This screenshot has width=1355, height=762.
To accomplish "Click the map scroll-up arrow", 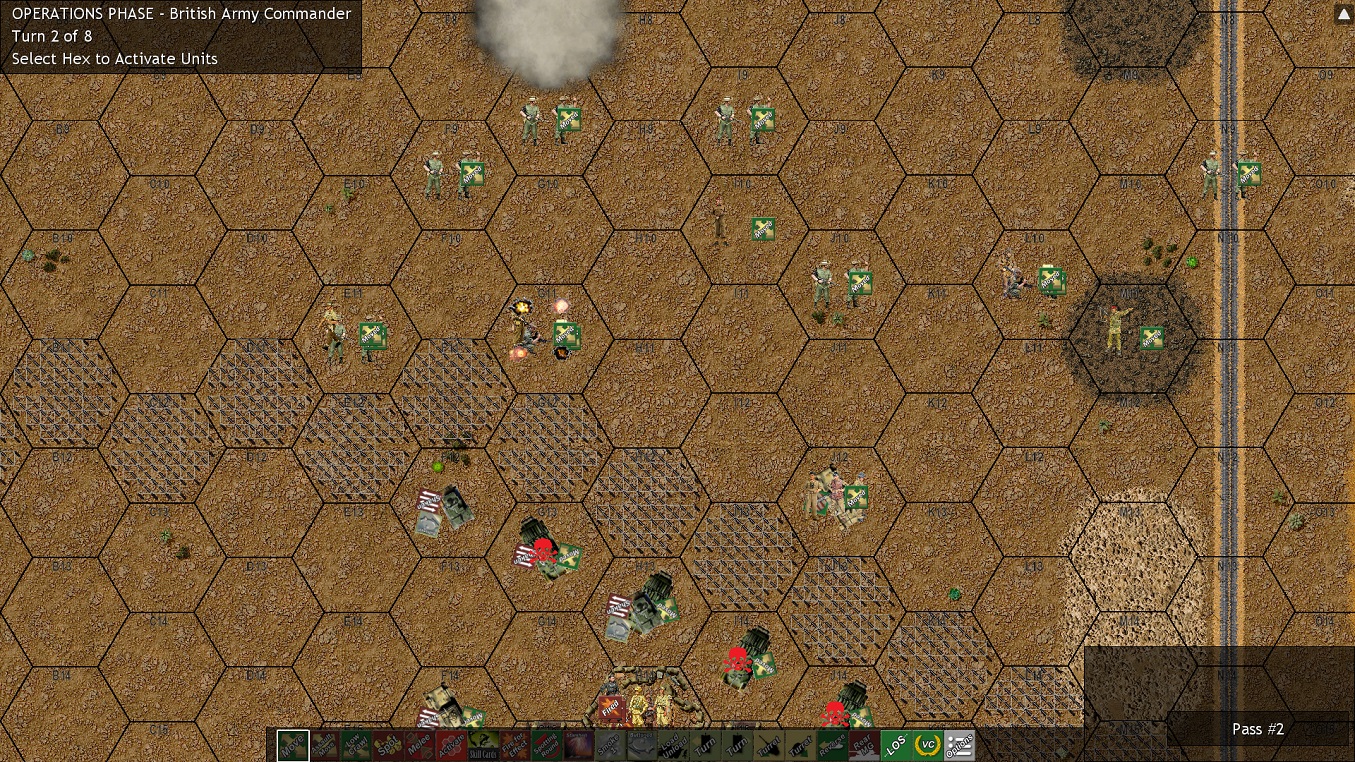I will pyautogui.click(x=1343, y=14).
